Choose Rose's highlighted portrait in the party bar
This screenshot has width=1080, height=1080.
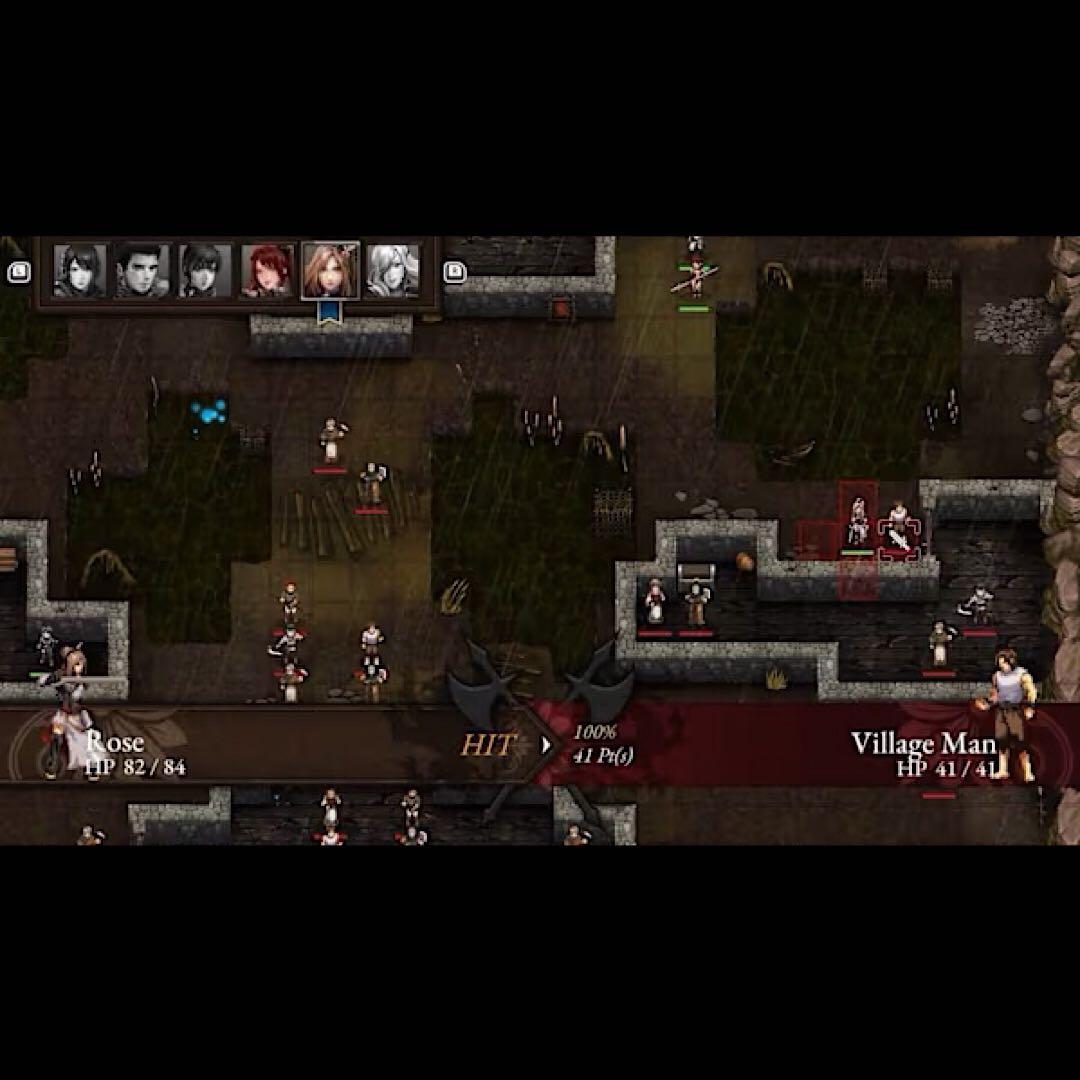[x=330, y=270]
